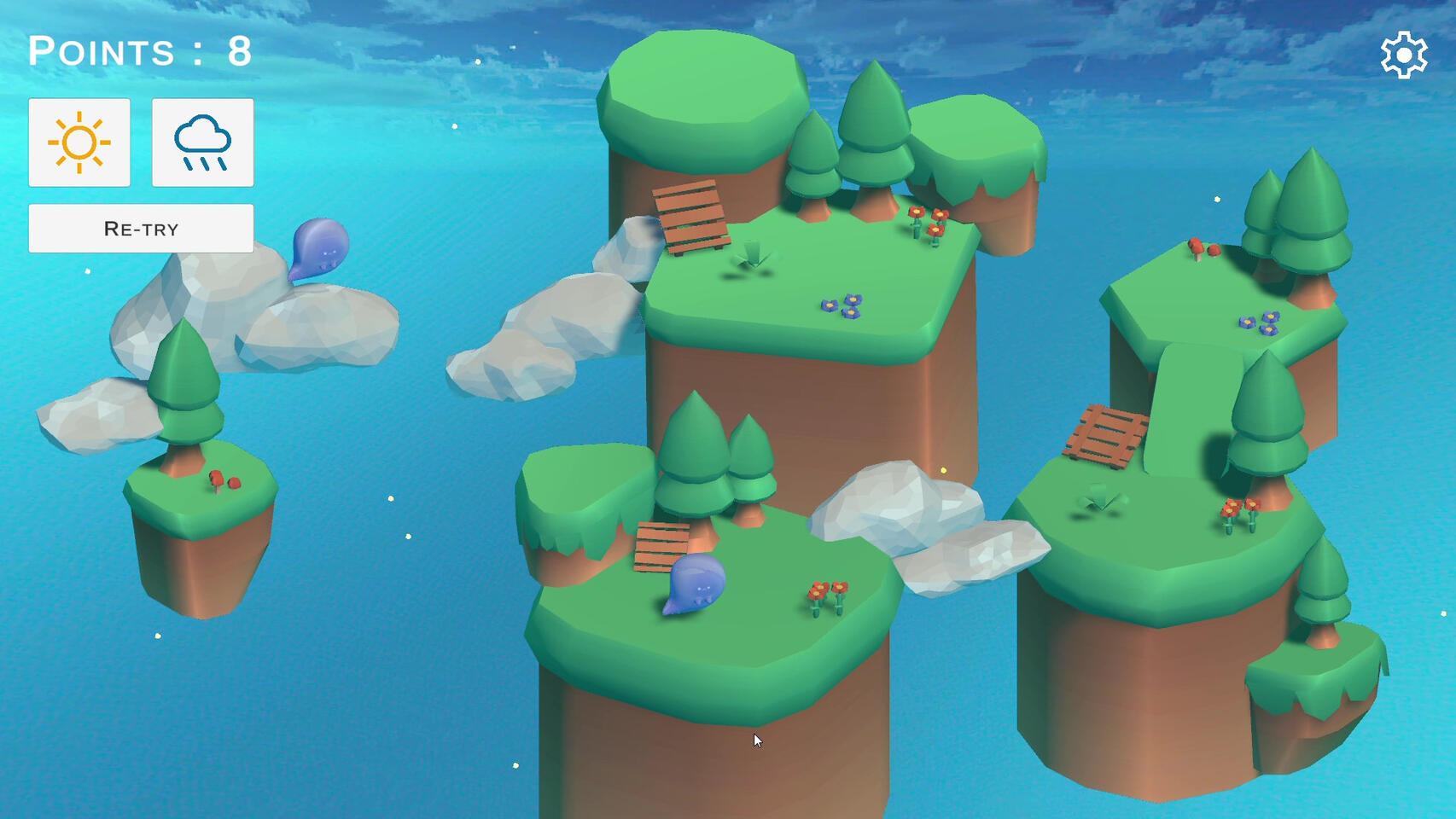
Task: Activate the rain cloud weather button
Action: (x=202, y=142)
